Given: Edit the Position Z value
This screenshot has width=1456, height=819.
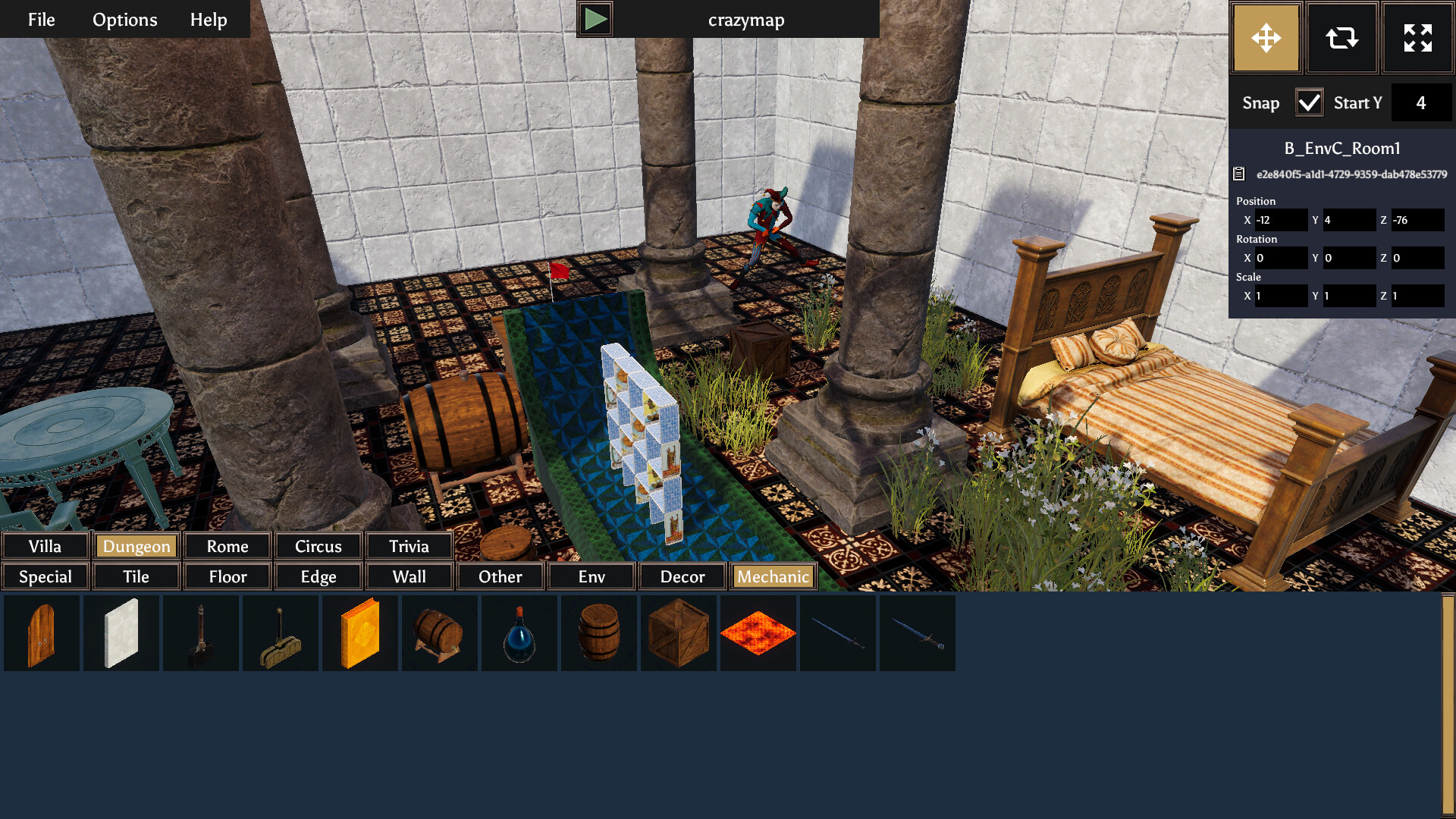Looking at the screenshot, I should coord(1417,220).
